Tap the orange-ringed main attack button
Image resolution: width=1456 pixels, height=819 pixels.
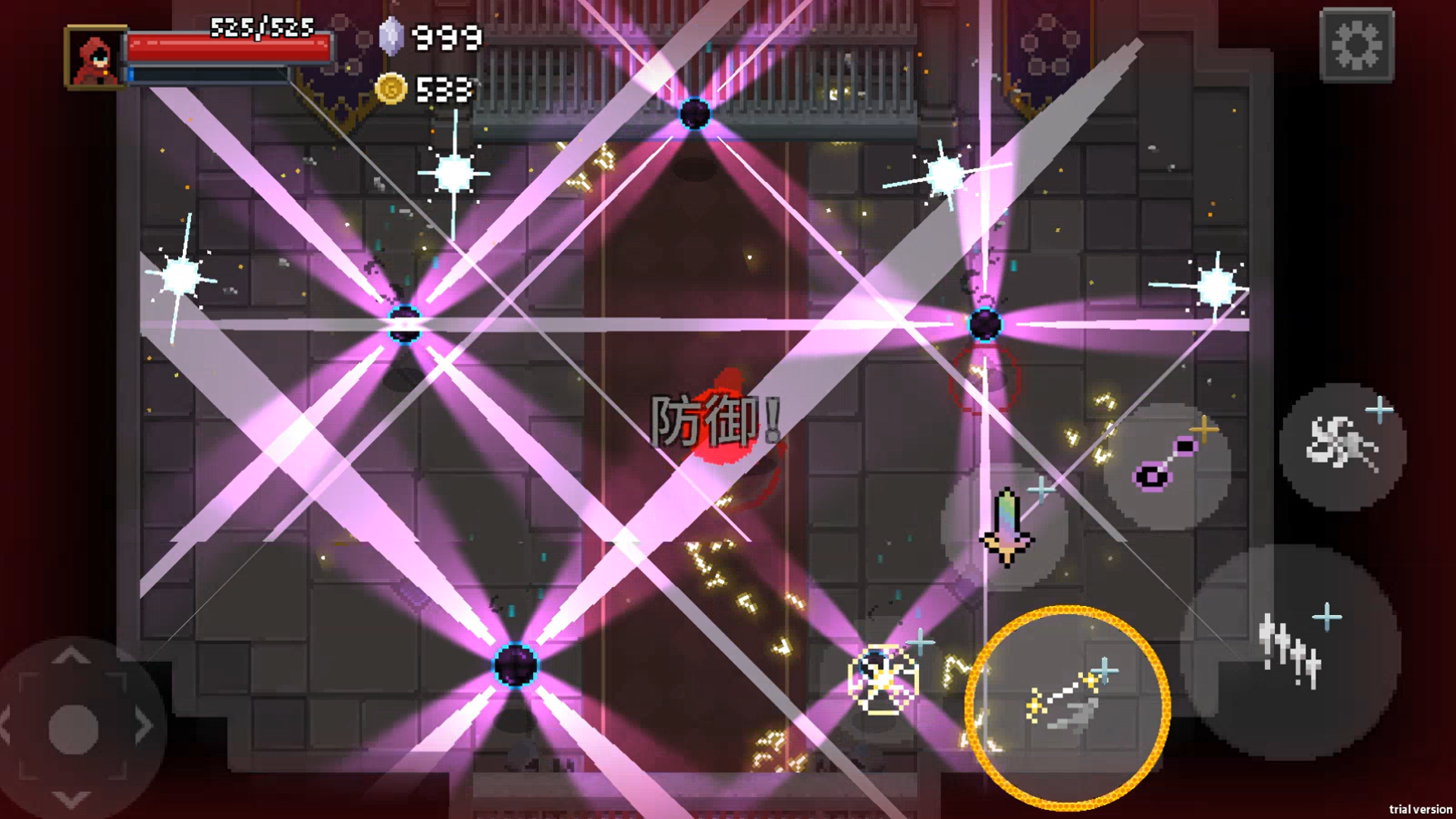coord(1067,708)
